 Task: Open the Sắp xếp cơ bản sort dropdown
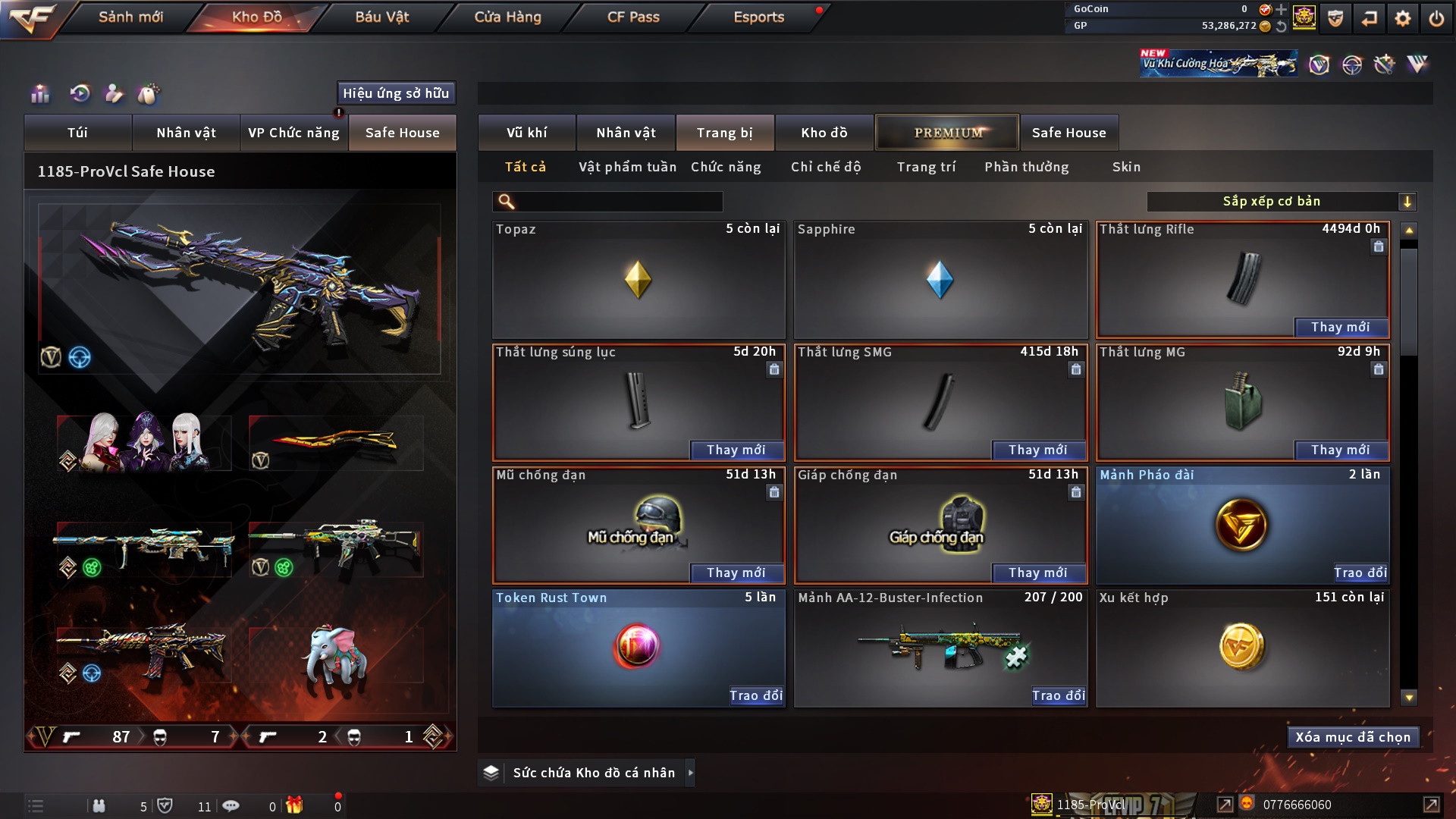click(x=1281, y=202)
